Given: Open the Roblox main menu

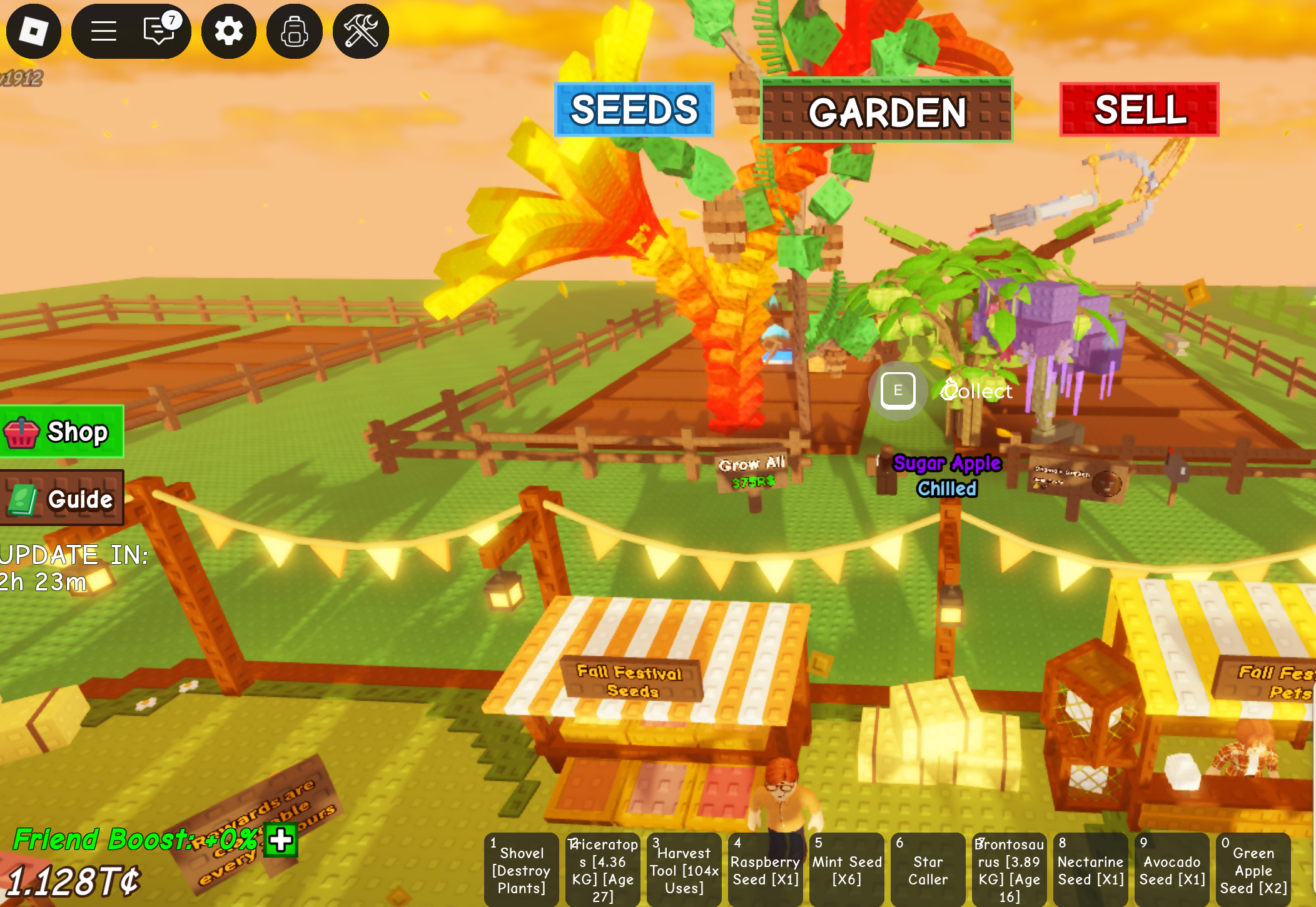Looking at the screenshot, I should point(33,31).
